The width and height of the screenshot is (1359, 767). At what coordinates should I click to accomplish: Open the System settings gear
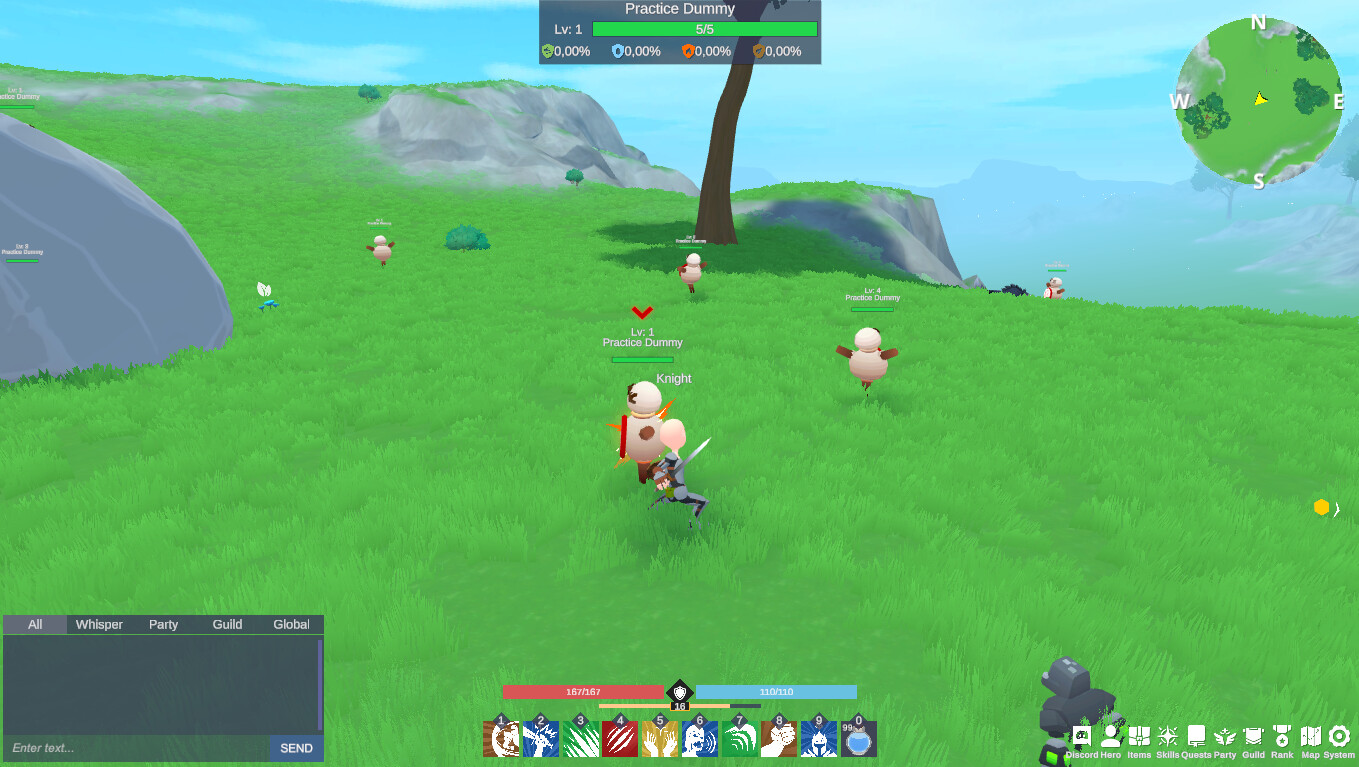coord(1337,735)
